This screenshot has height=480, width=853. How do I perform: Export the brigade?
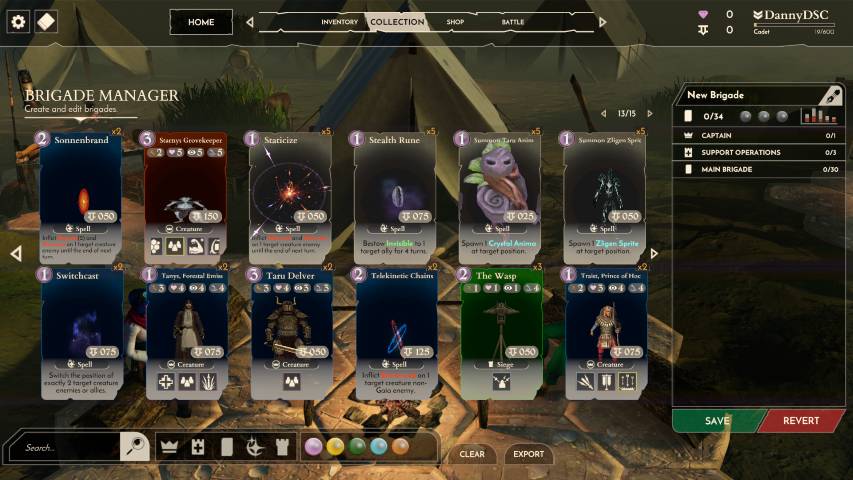pos(529,454)
